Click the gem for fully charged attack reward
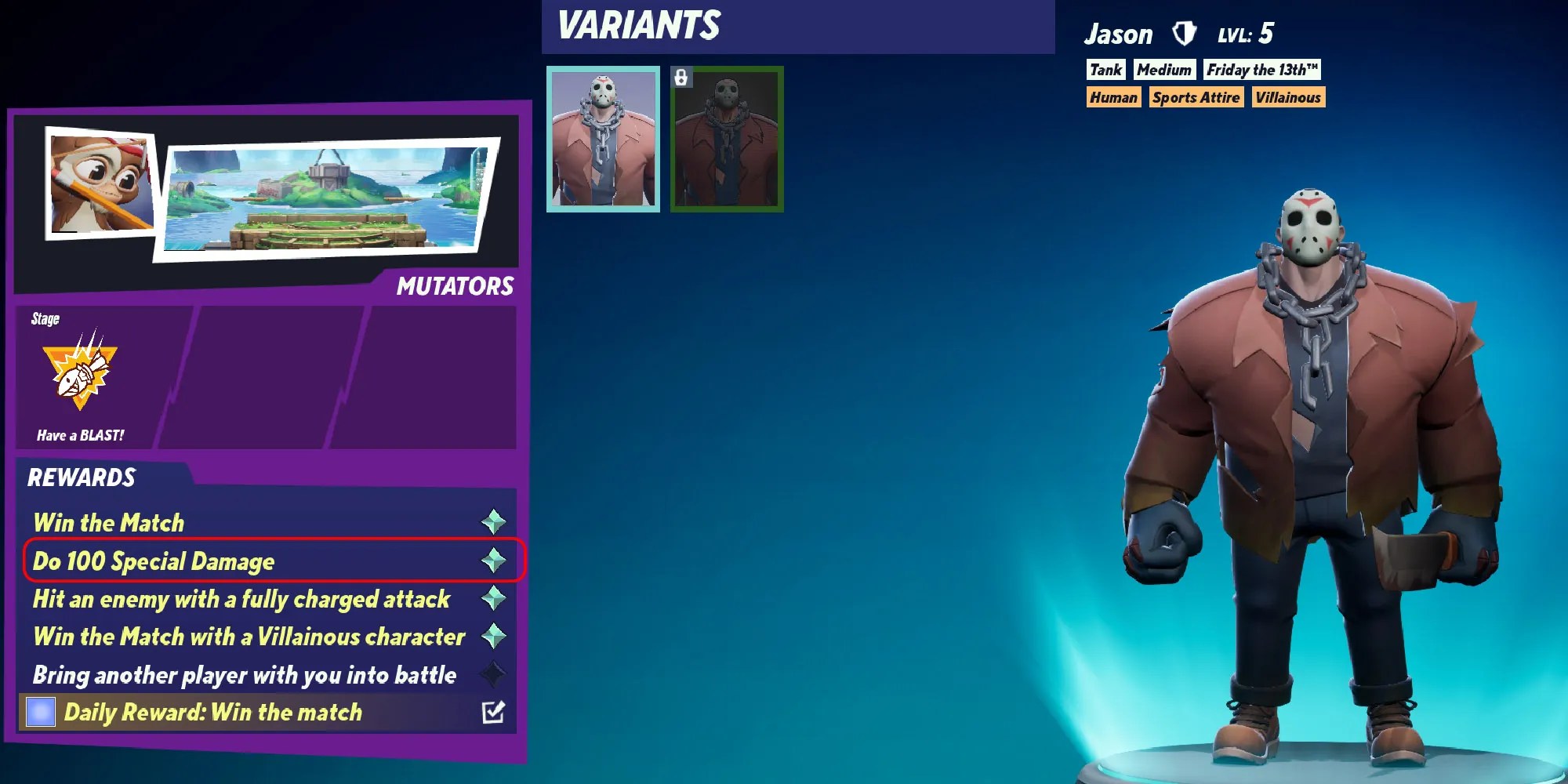Screen dimensions: 1568x784 point(494,598)
